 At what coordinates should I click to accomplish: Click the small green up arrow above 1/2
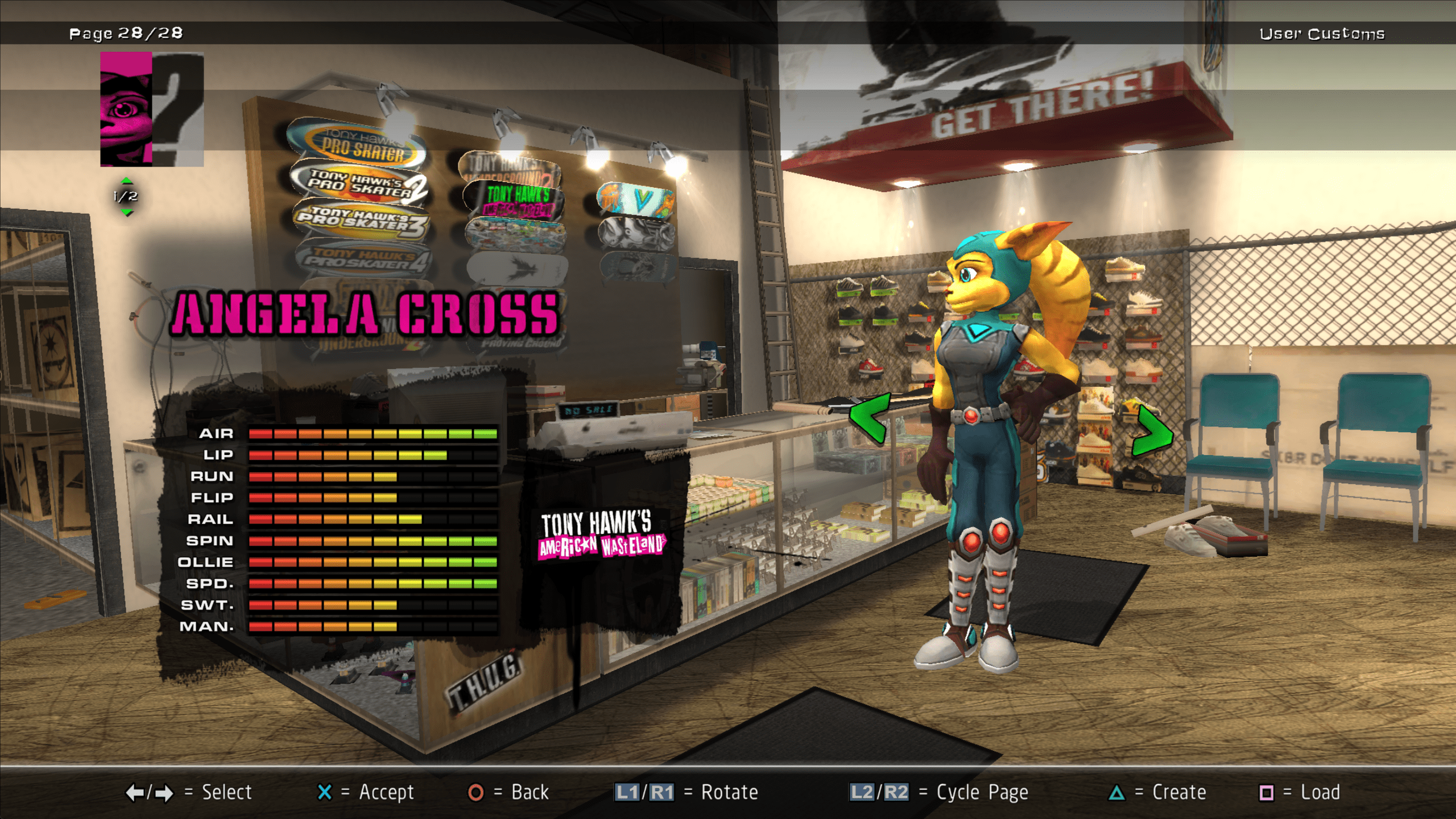point(126,181)
